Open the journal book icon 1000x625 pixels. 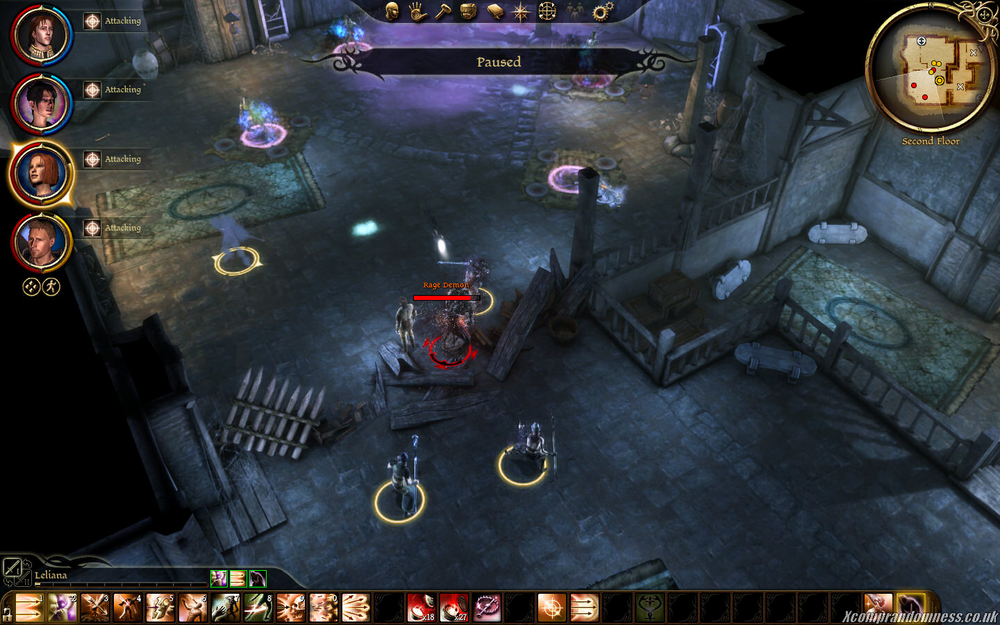tap(494, 12)
